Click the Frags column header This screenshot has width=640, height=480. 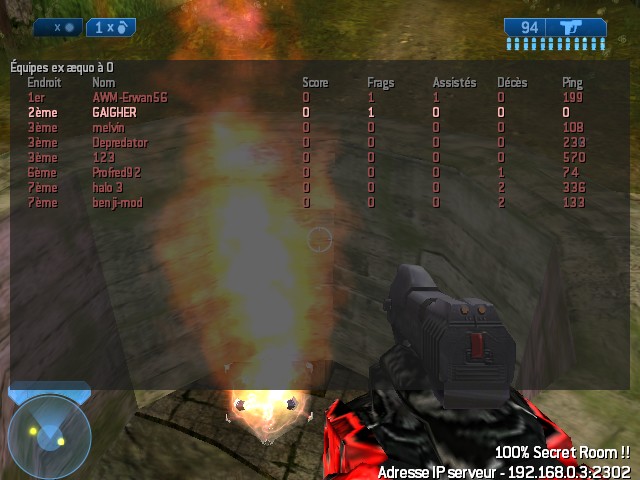(x=380, y=83)
